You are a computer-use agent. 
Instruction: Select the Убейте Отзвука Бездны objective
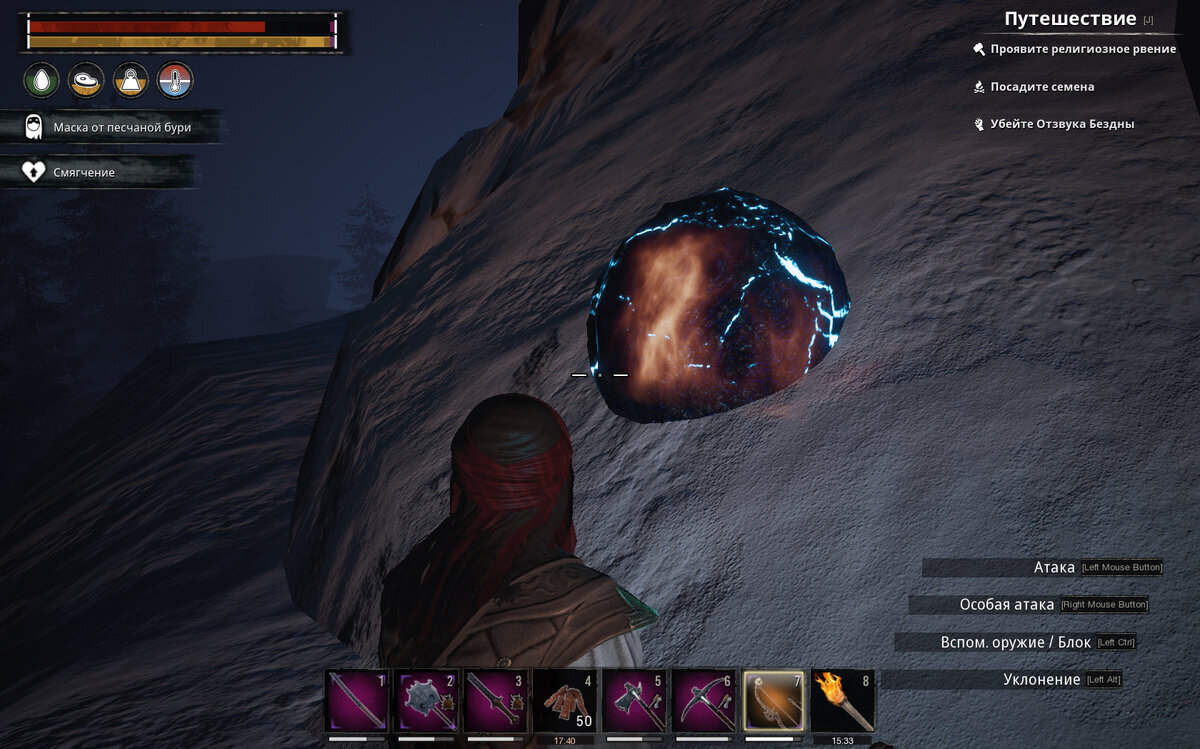pos(1062,124)
